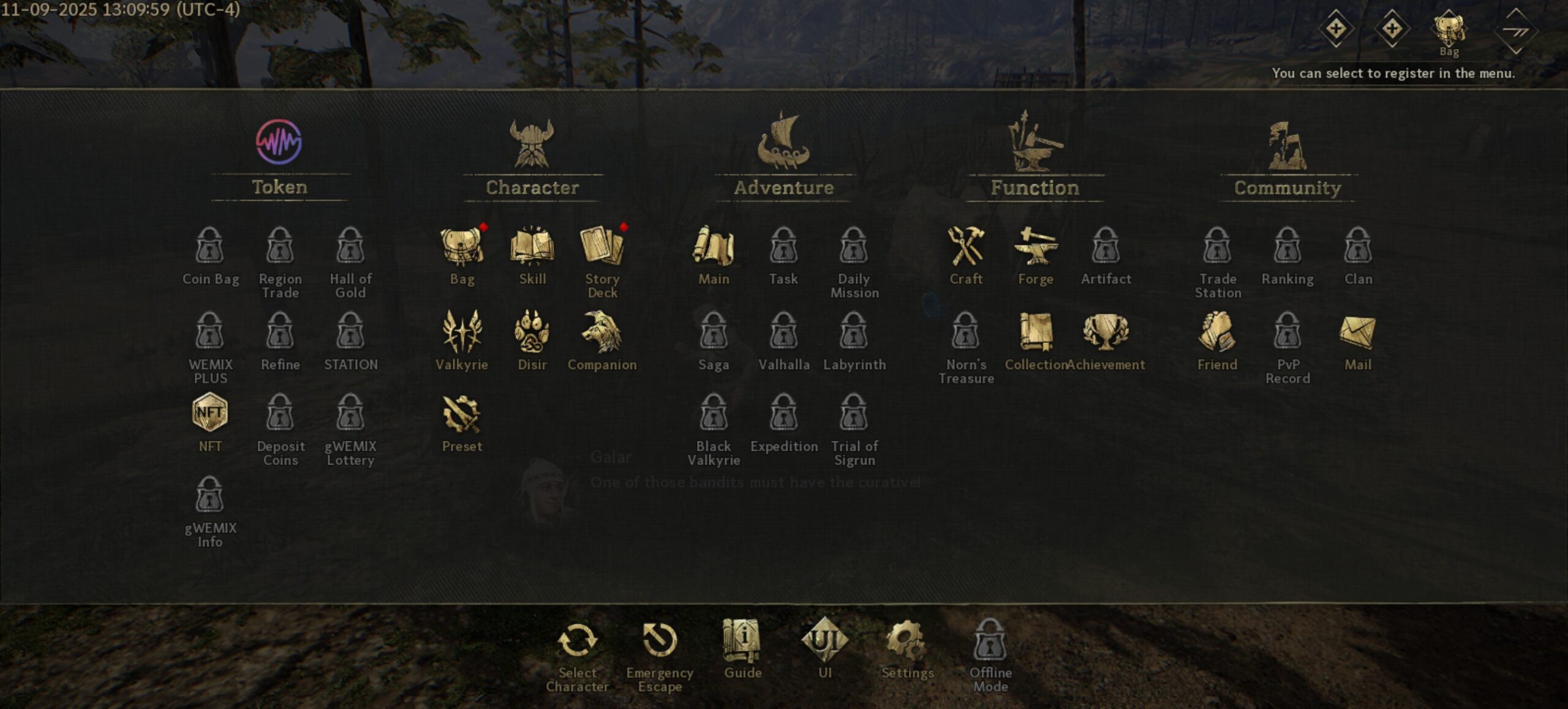Select the Valkyrie menu entry
This screenshot has width=1568, height=709.
462,333
